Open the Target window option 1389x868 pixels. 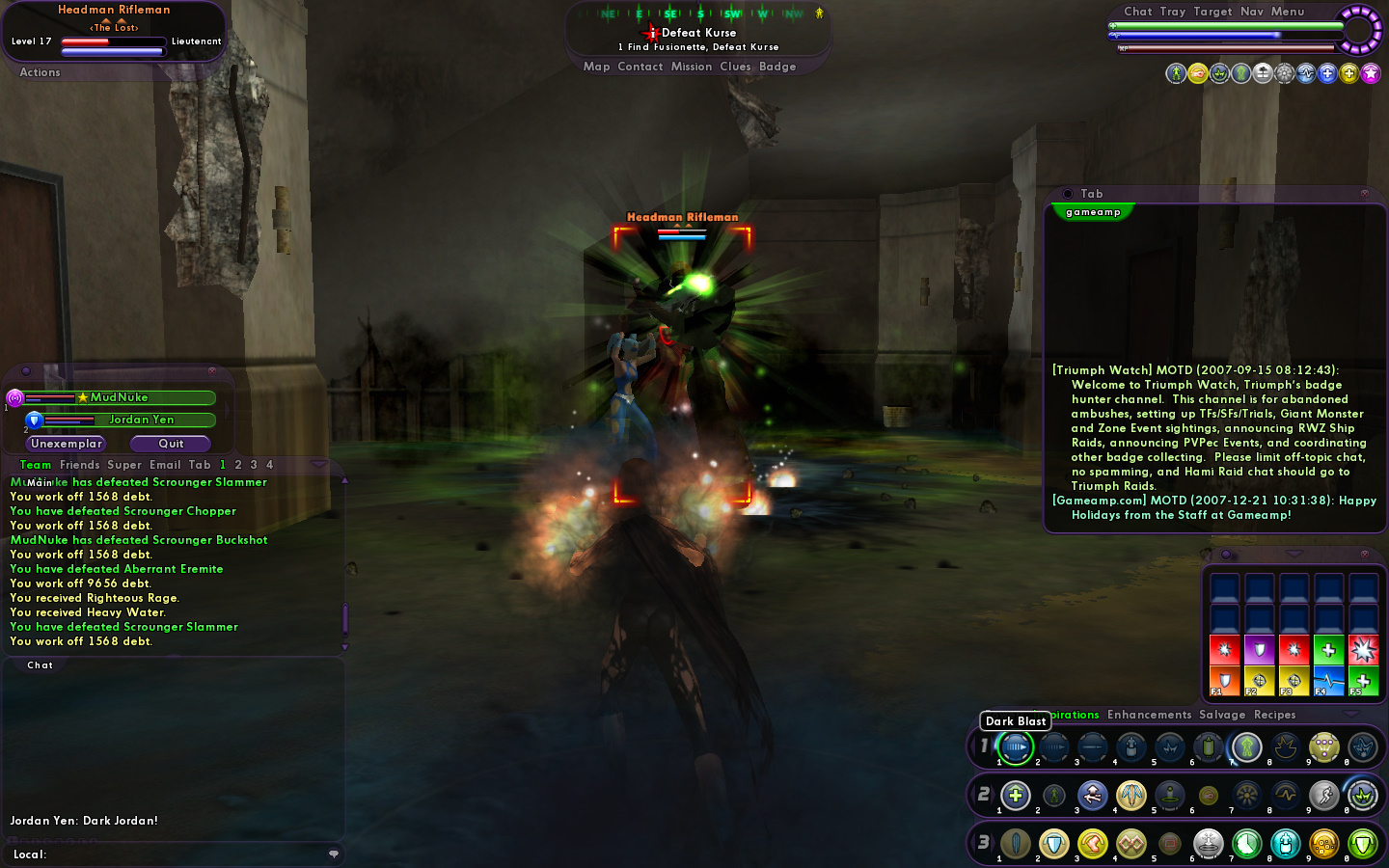coord(1212,12)
